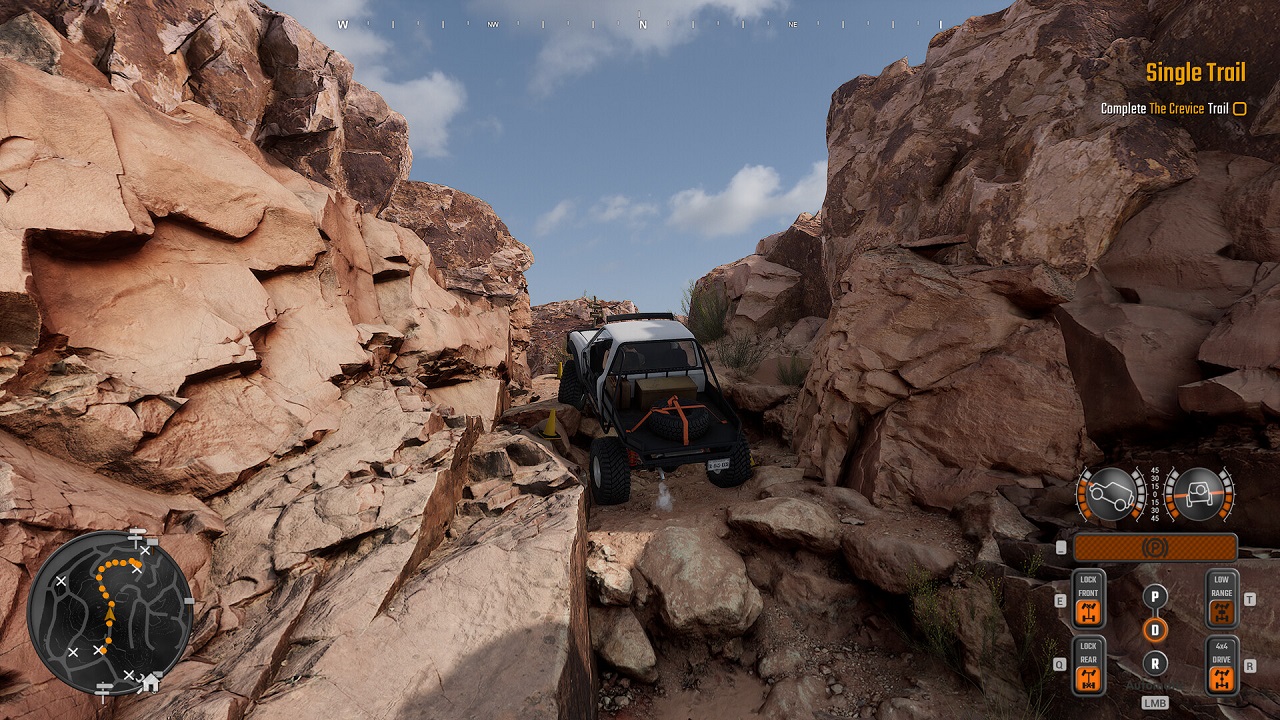Shift into Reverse gear R
The image size is (1280, 720).
(1155, 663)
